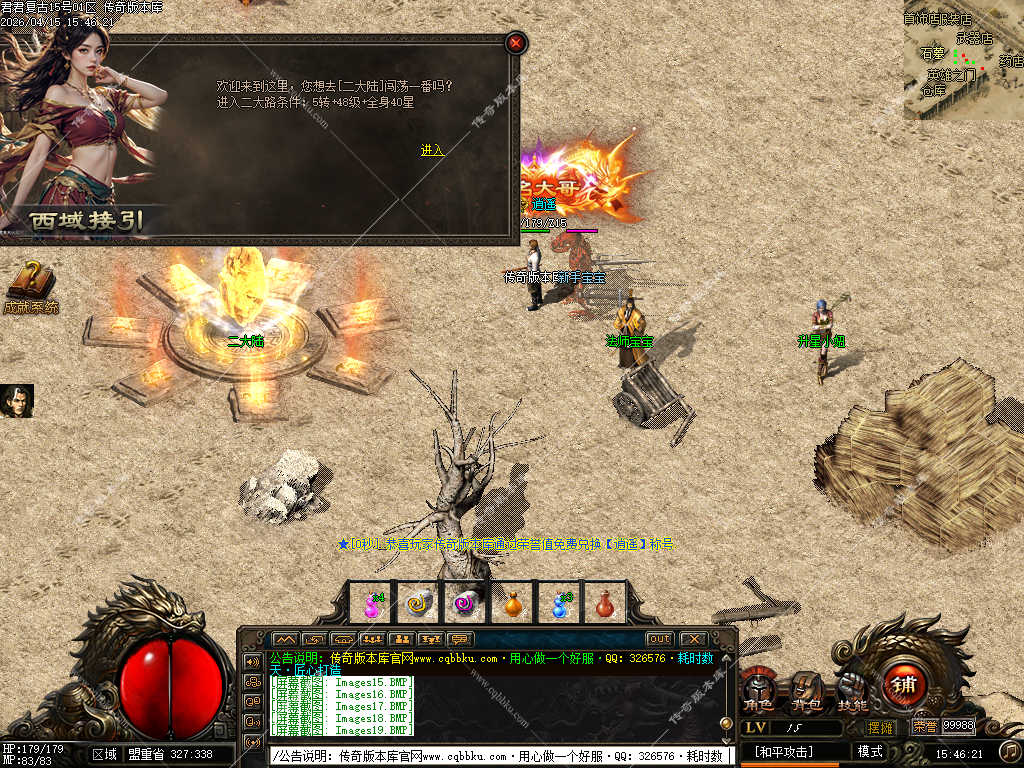Screen dimensions: 1024x768
Task: Close the chat panel with X button
Action: point(693,639)
